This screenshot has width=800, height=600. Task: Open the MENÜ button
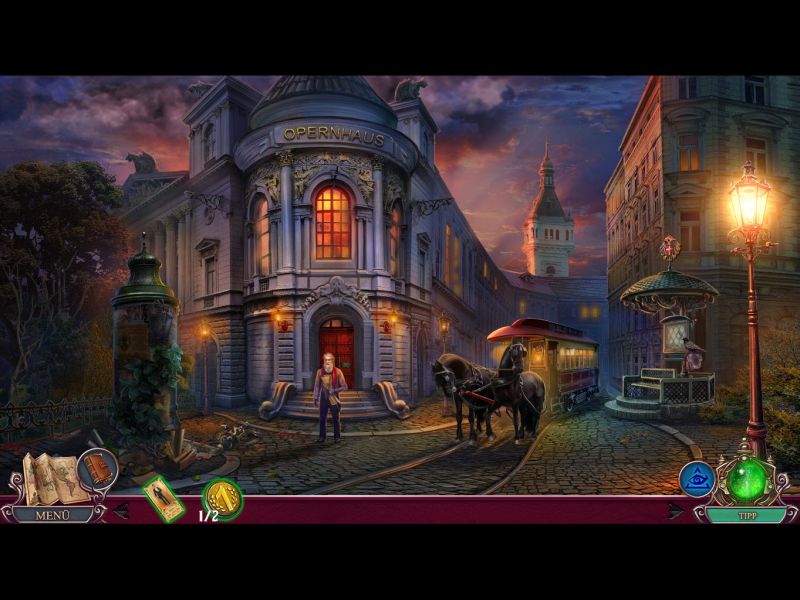coord(50,515)
